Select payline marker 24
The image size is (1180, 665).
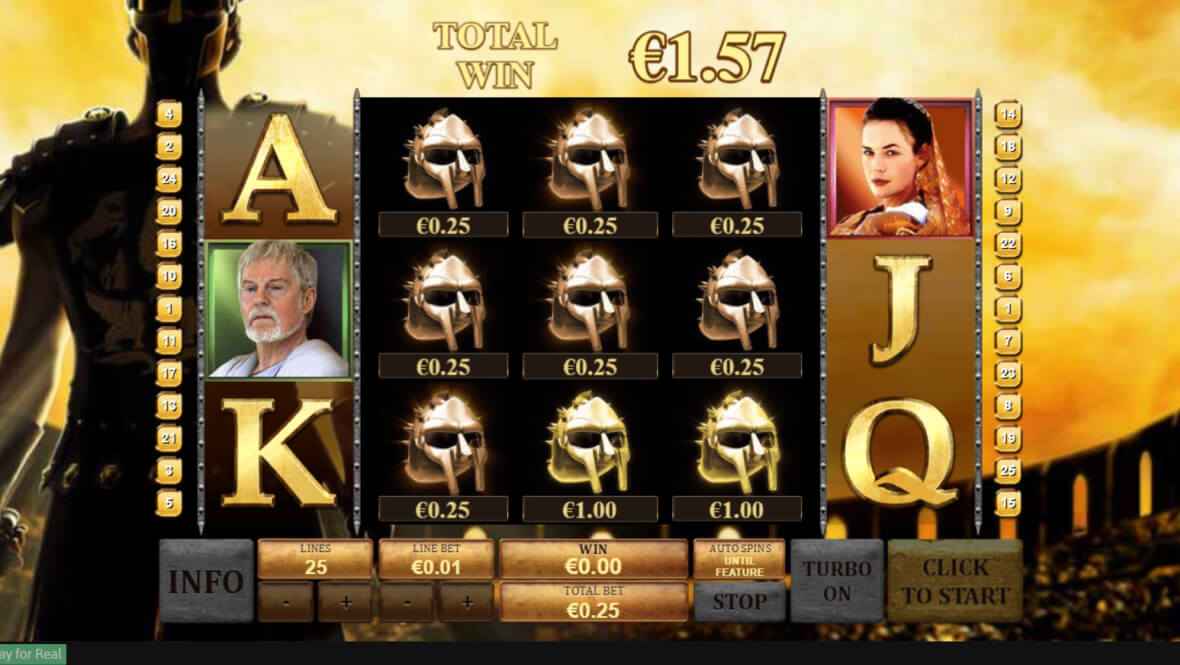pos(169,179)
